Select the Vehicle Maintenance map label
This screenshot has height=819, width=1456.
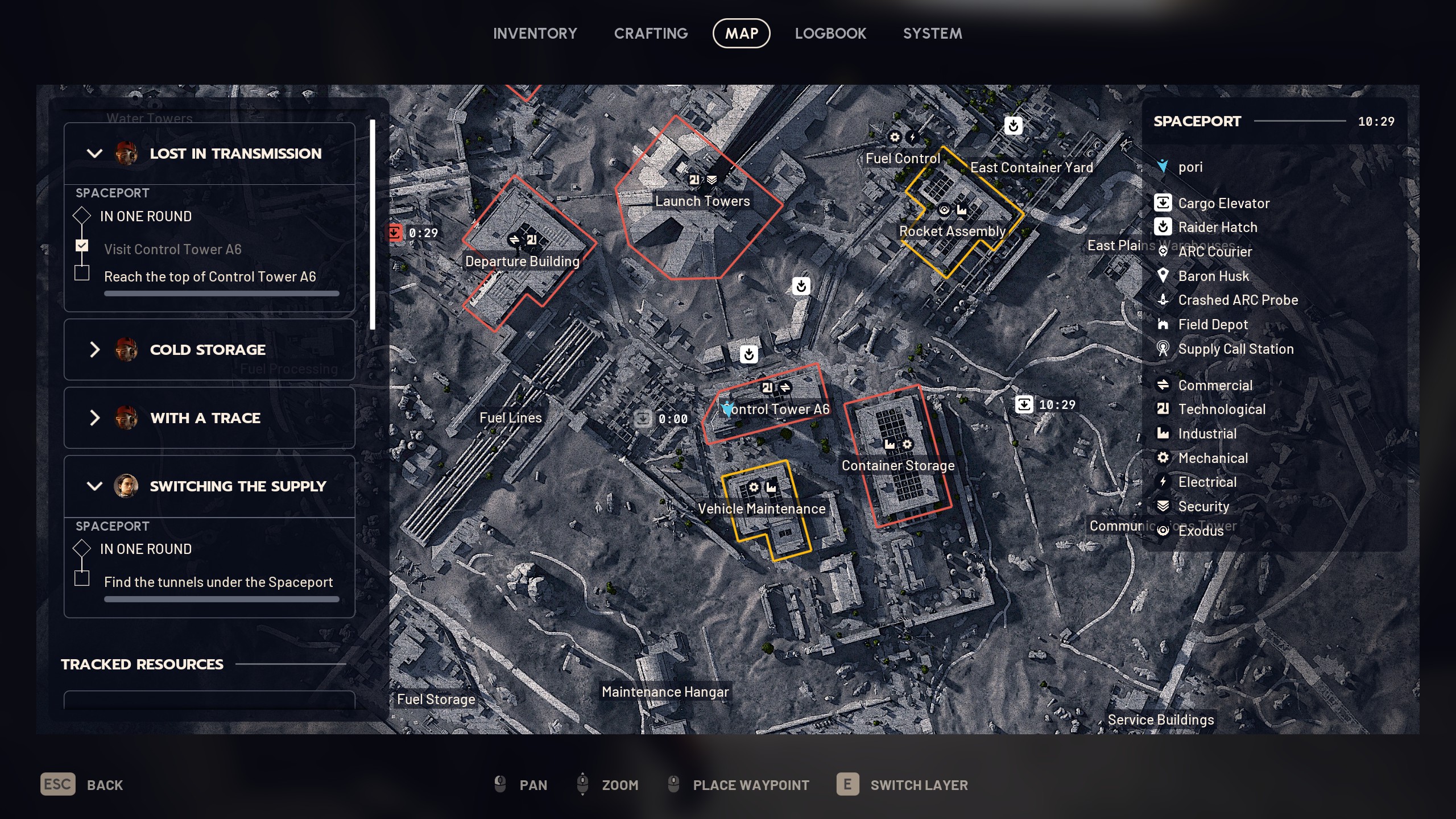(x=761, y=509)
